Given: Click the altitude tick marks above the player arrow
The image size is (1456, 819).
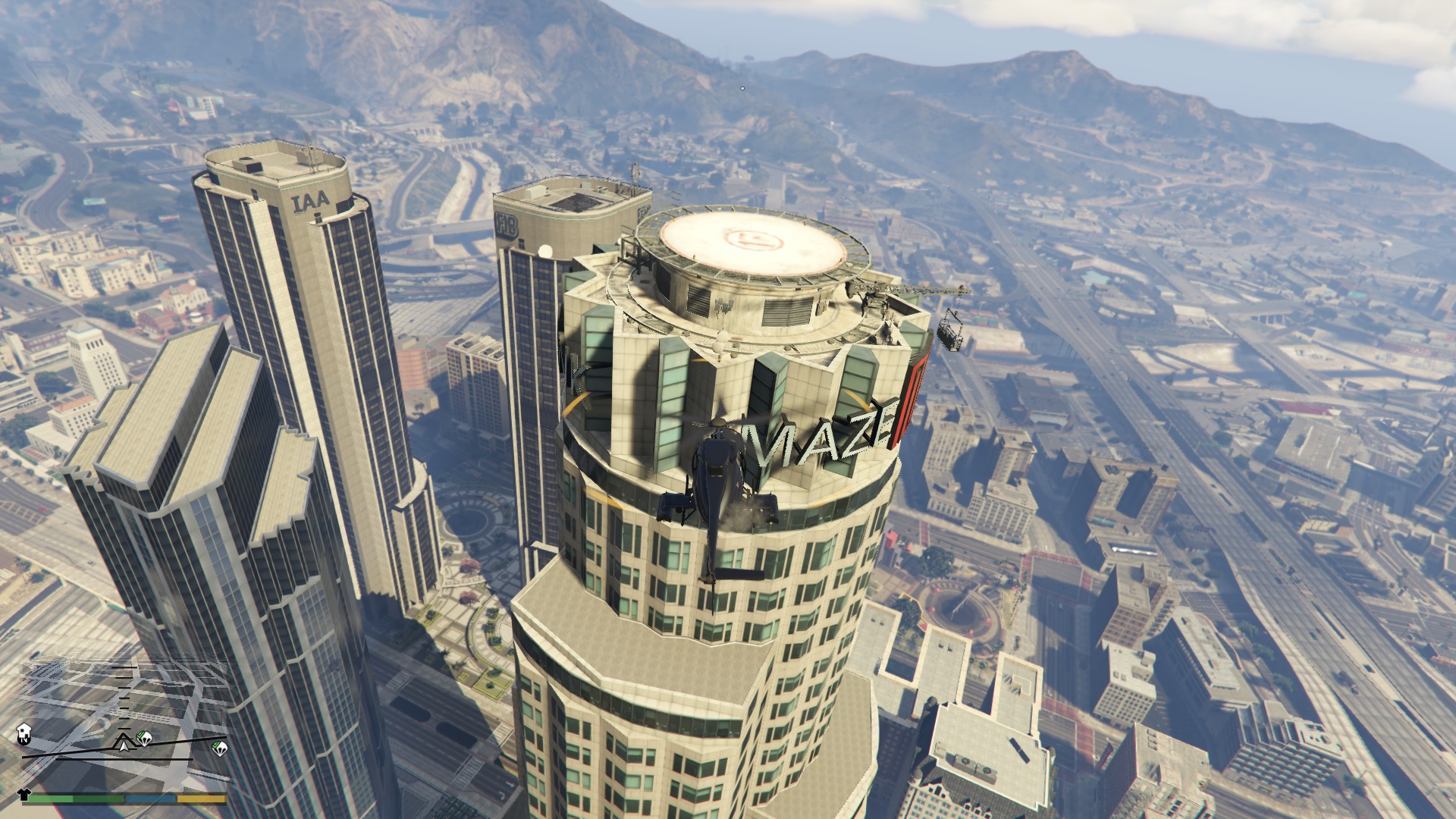Looking at the screenshot, I should click(x=124, y=698).
